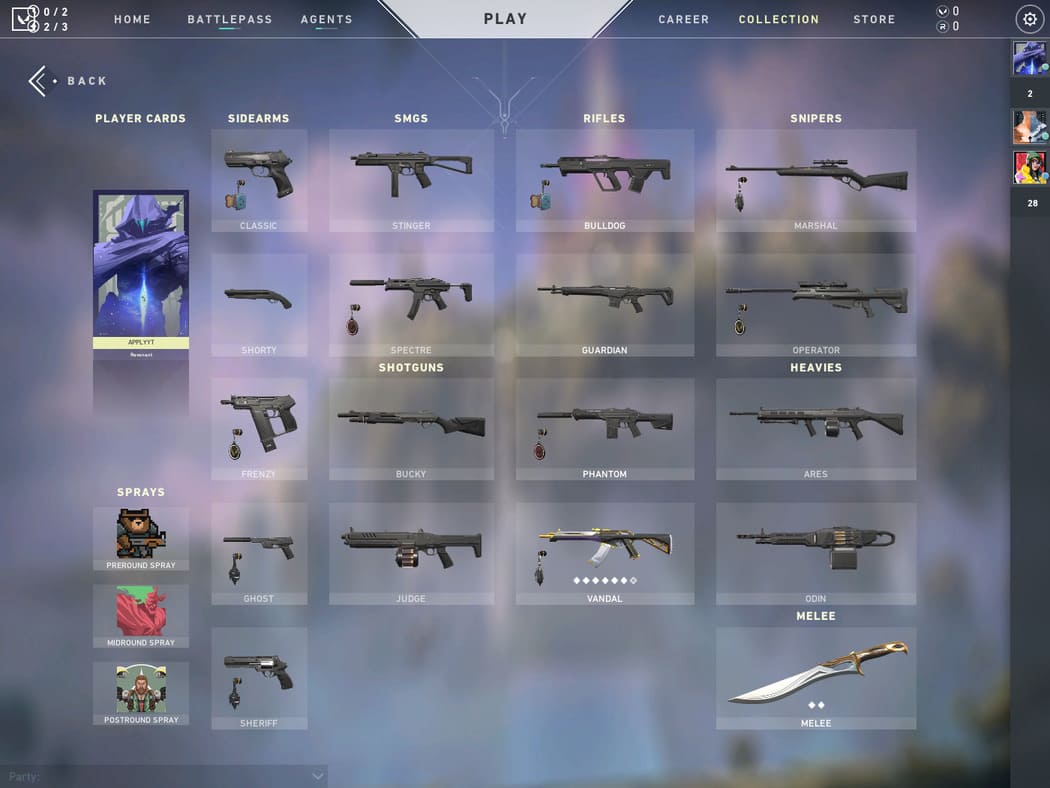
Task: Go to the Store tab
Action: click(x=874, y=19)
